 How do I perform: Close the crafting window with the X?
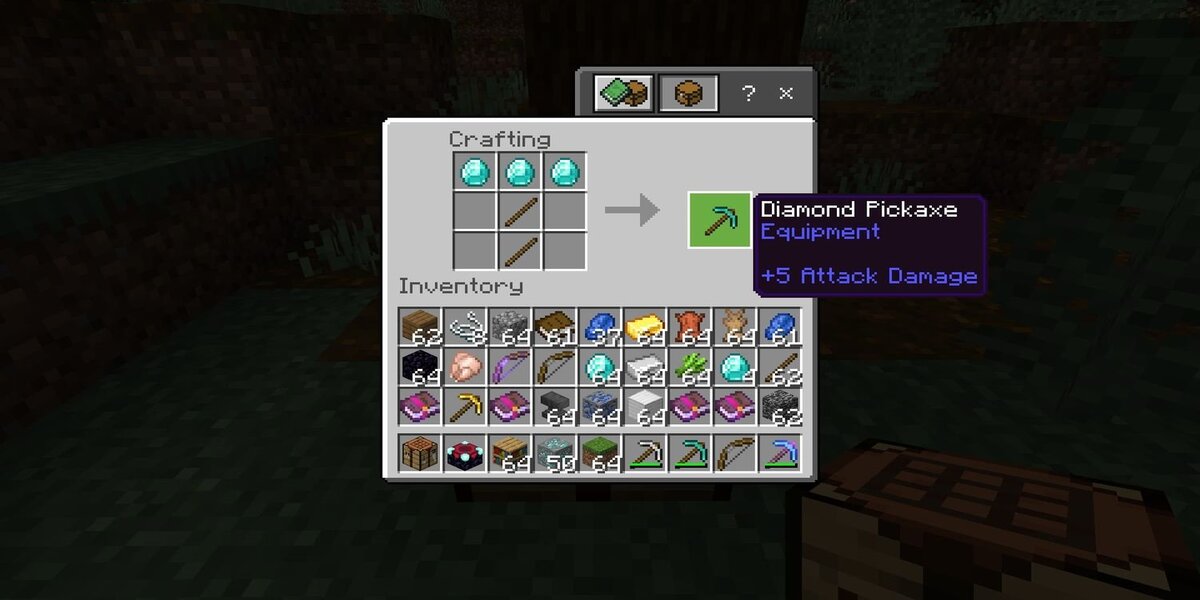(x=786, y=93)
